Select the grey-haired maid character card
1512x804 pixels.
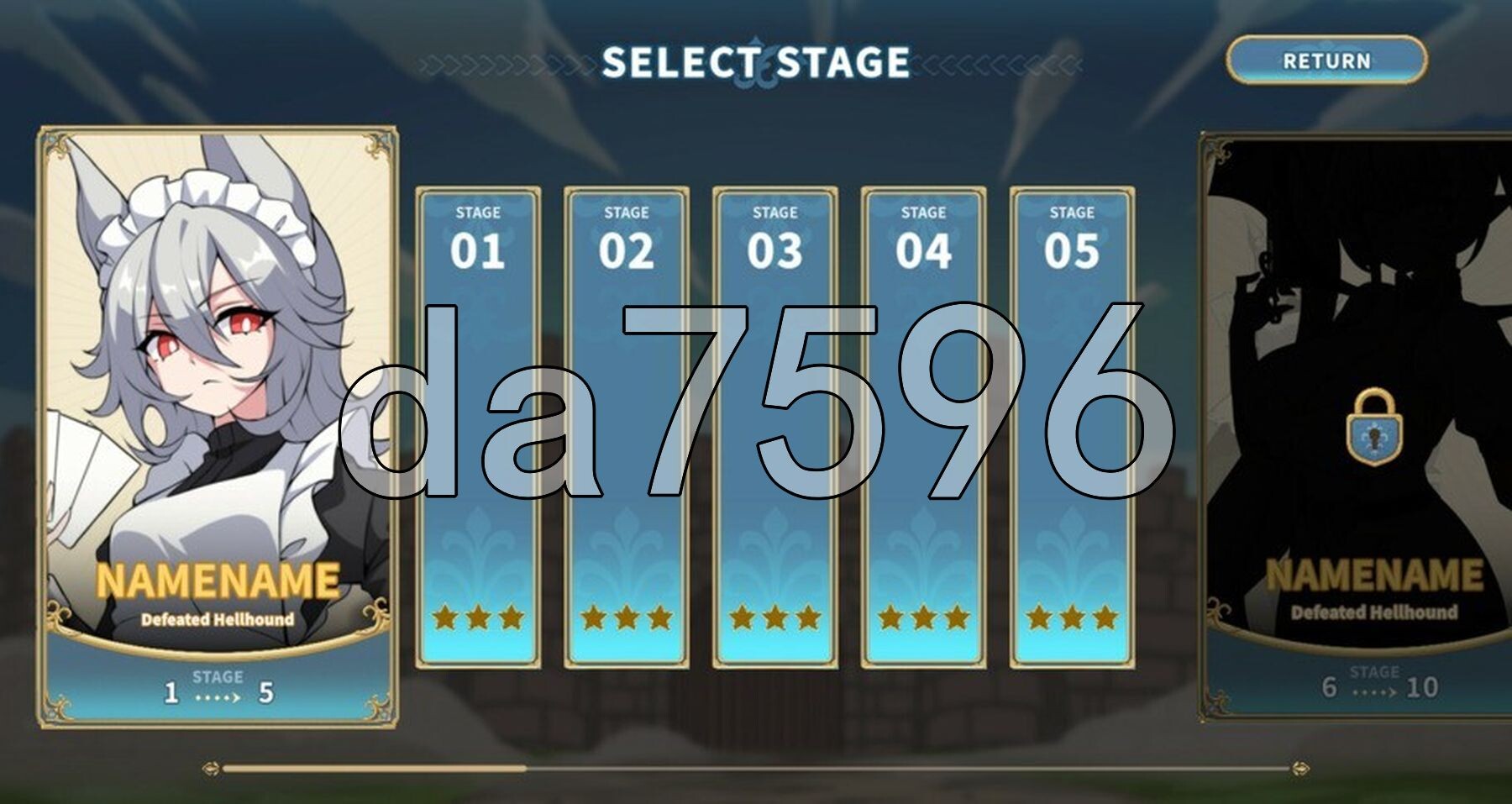tap(218, 427)
